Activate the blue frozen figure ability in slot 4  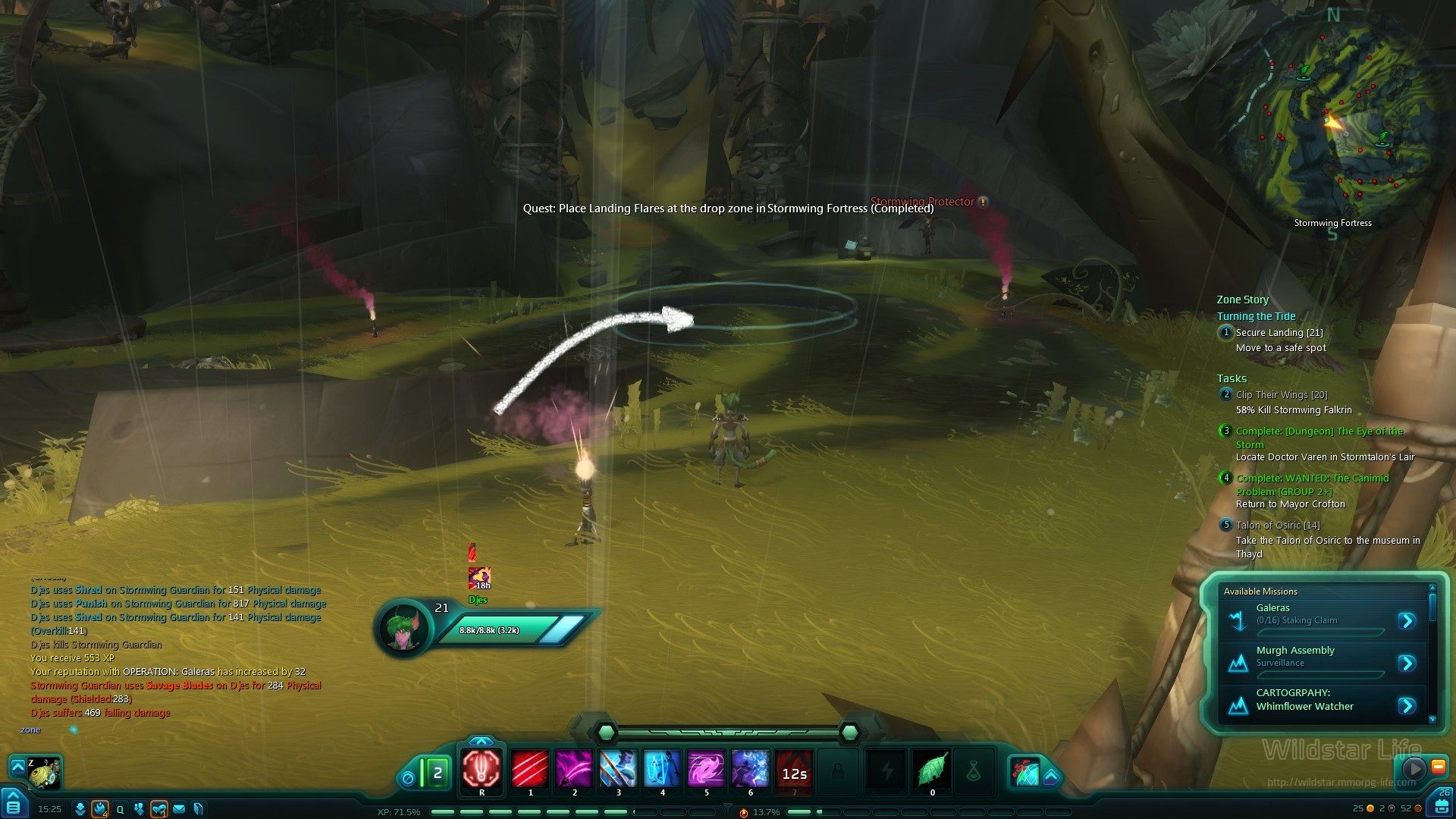662,769
